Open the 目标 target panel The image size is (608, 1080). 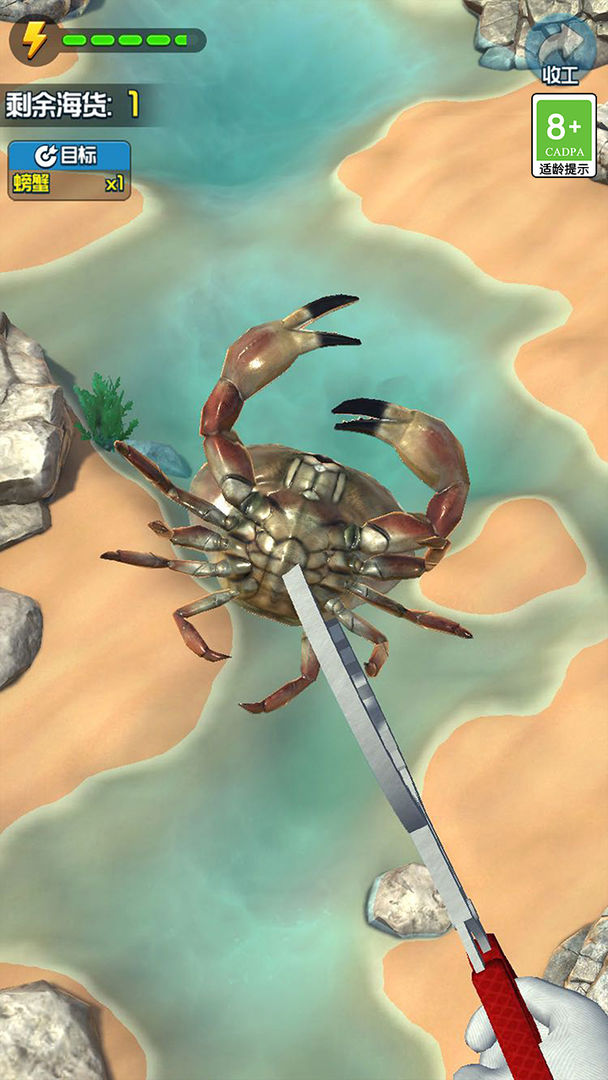point(69,157)
